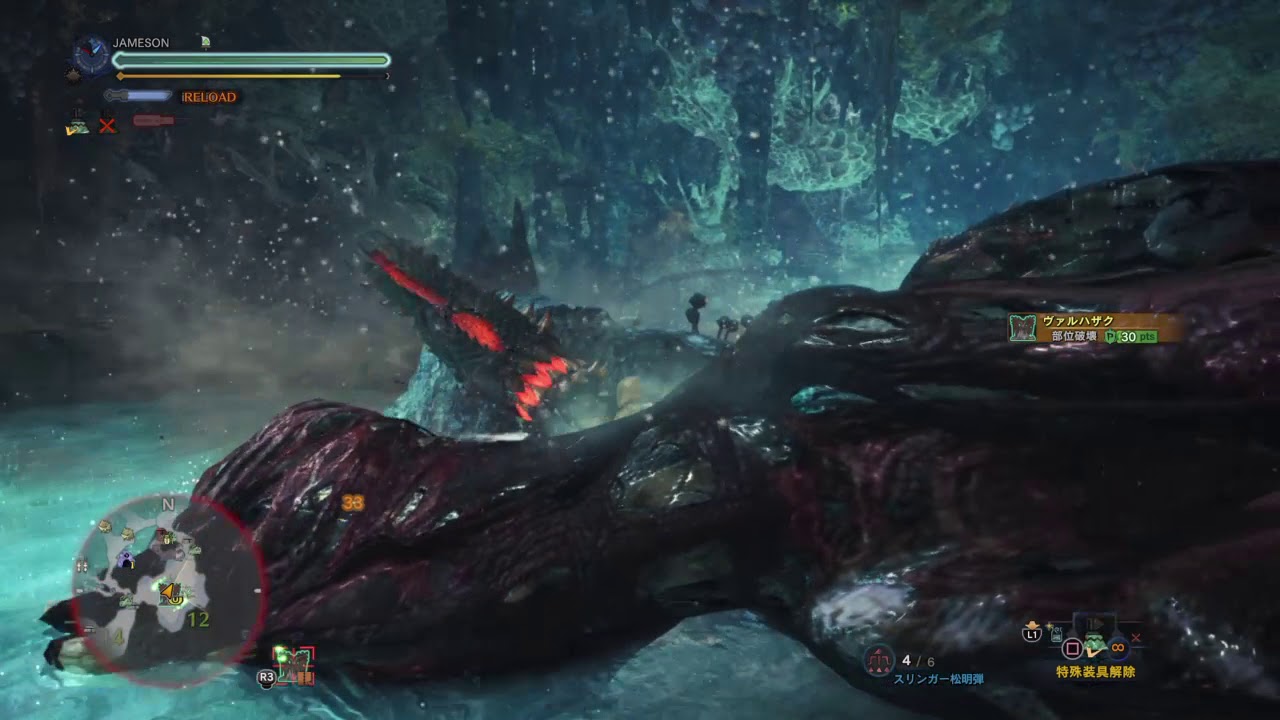Click the Palico companion icon with checkmark
Screen dimensions: 1280x720
click(x=79, y=128)
